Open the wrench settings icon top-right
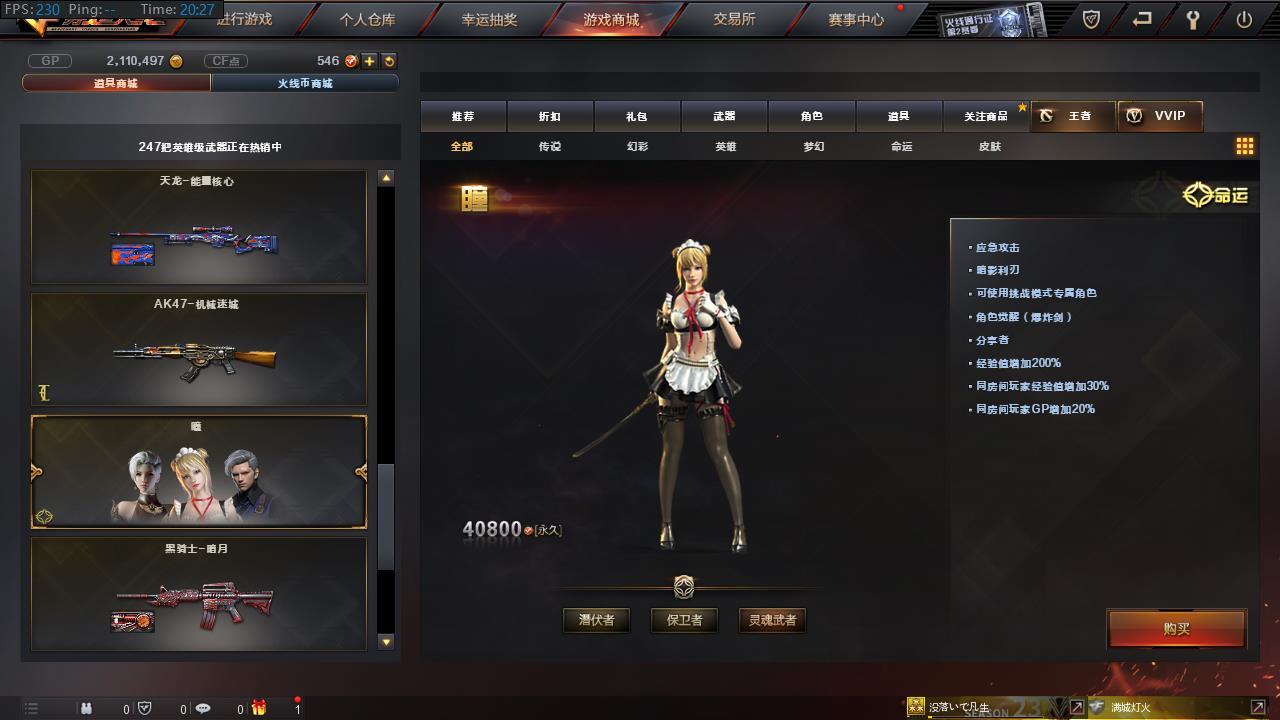 coord(1193,19)
